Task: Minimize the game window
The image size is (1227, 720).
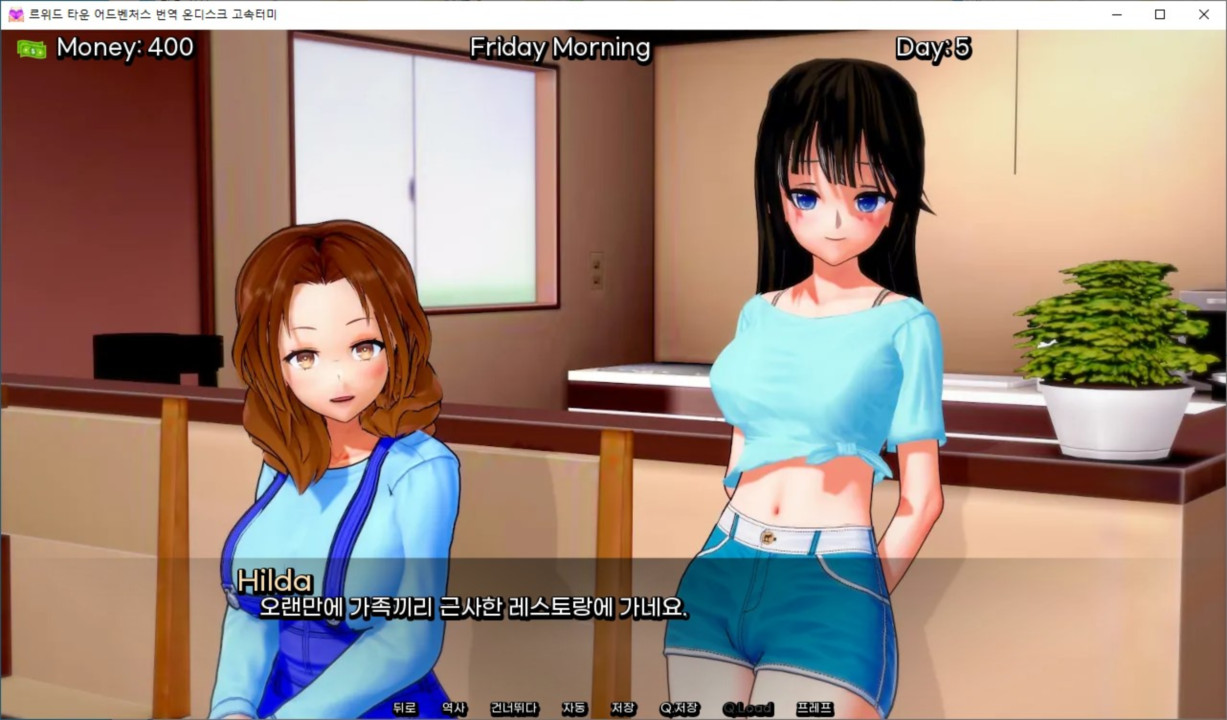Action: click(x=1115, y=14)
